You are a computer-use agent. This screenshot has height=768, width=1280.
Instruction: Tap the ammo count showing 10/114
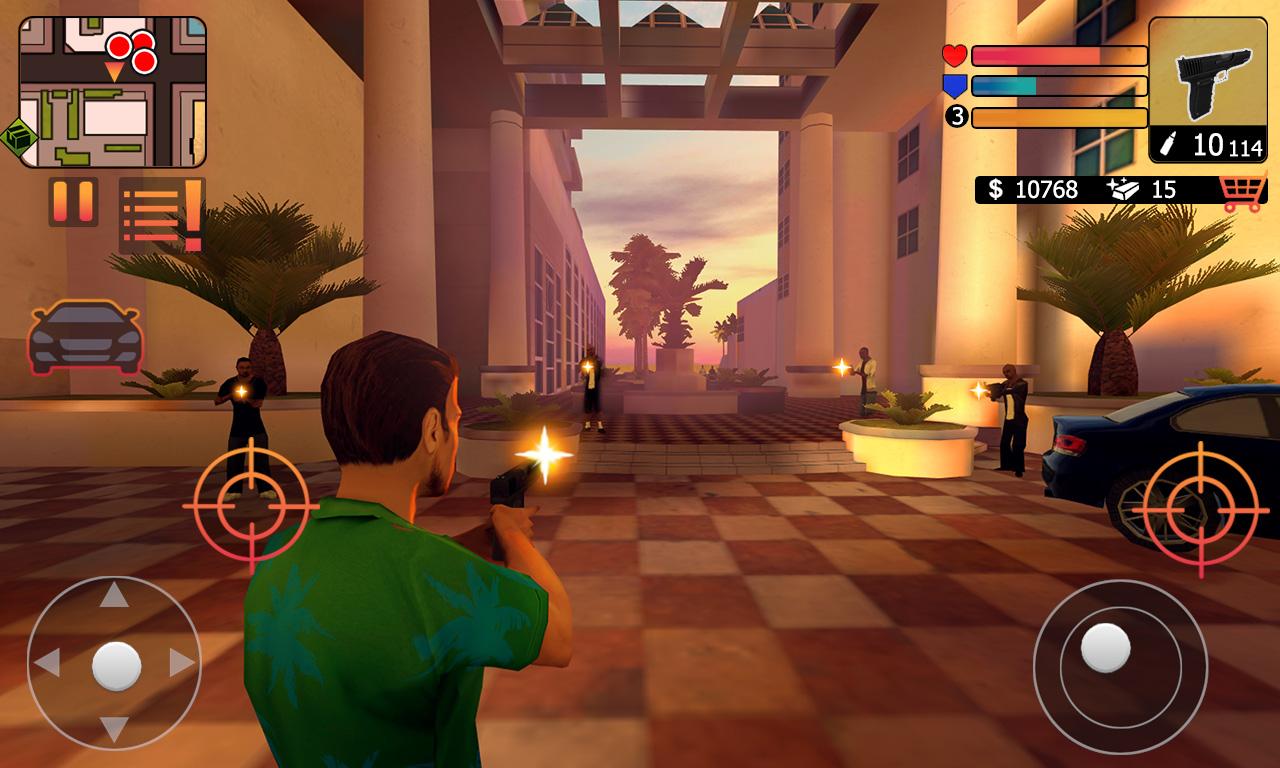1213,147
